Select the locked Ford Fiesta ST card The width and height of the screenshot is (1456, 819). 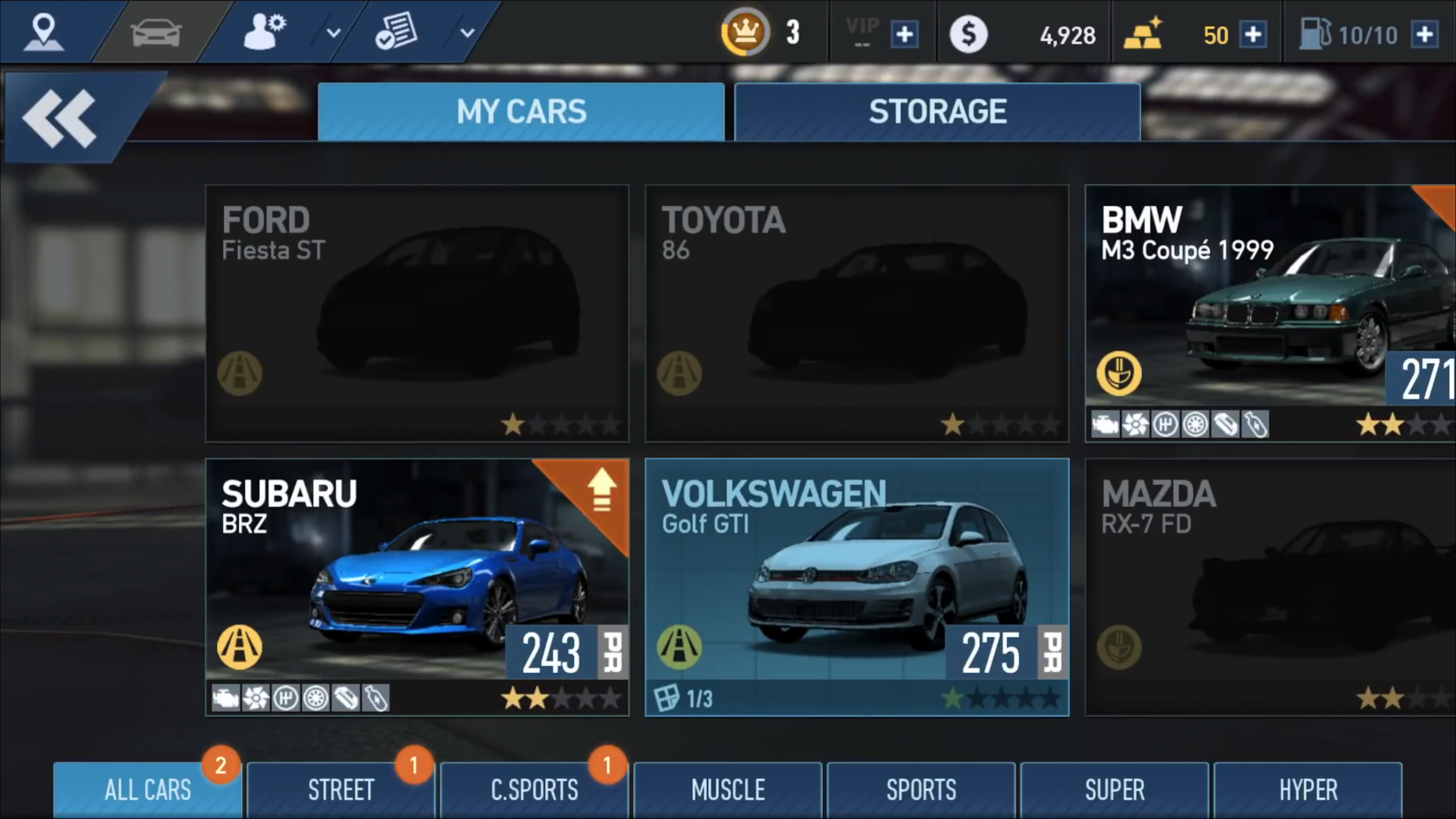click(417, 313)
